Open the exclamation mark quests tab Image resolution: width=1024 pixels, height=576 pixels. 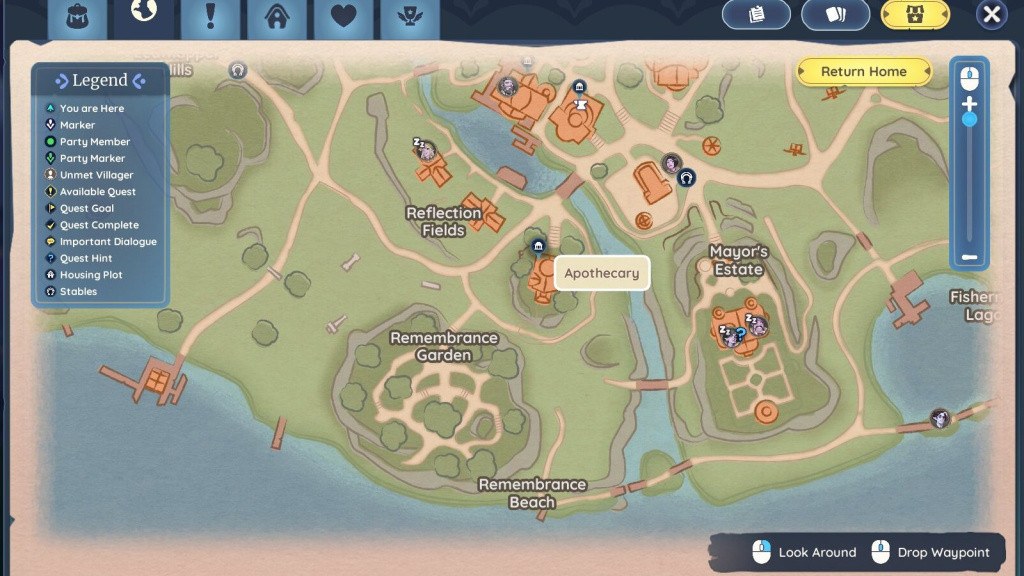(210, 17)
